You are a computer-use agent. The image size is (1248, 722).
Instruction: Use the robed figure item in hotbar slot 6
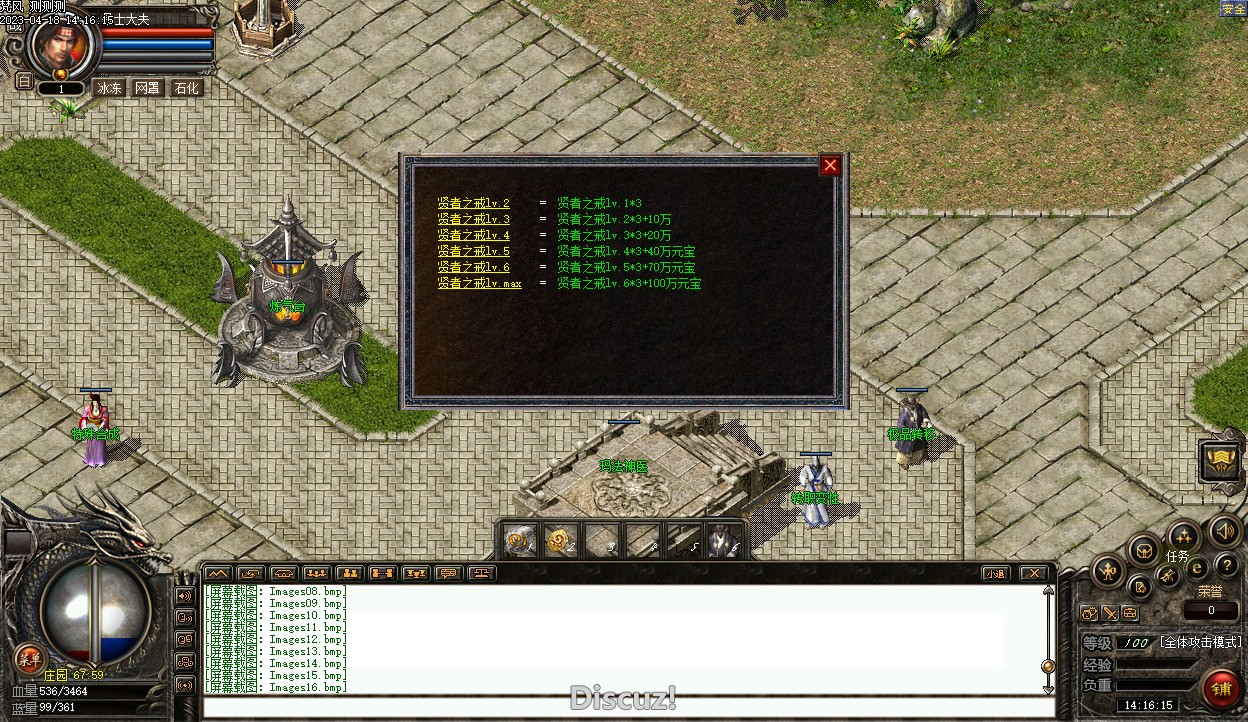(722, 541)
